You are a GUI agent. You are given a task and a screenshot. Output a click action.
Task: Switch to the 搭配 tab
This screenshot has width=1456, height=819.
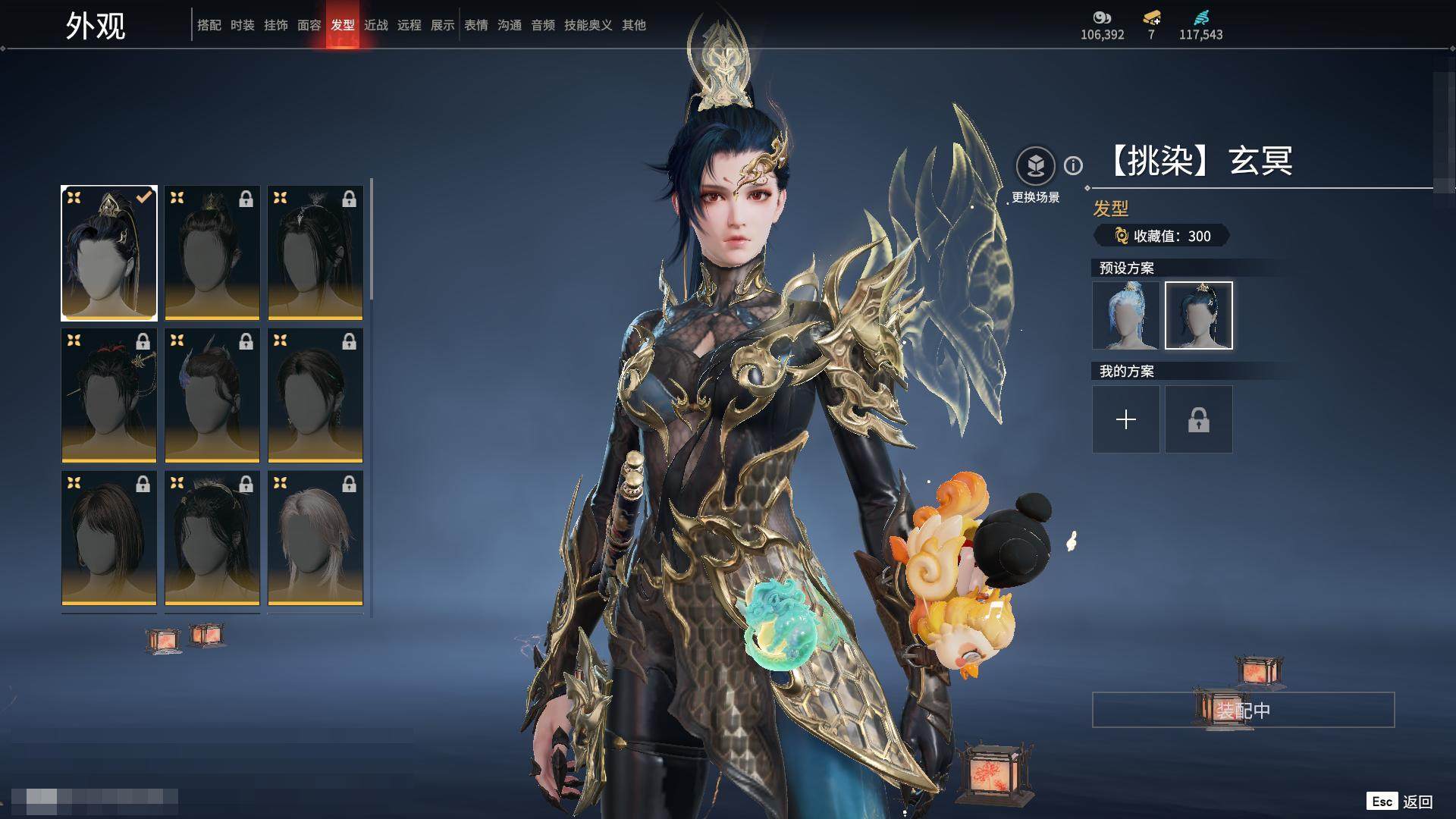209,25
